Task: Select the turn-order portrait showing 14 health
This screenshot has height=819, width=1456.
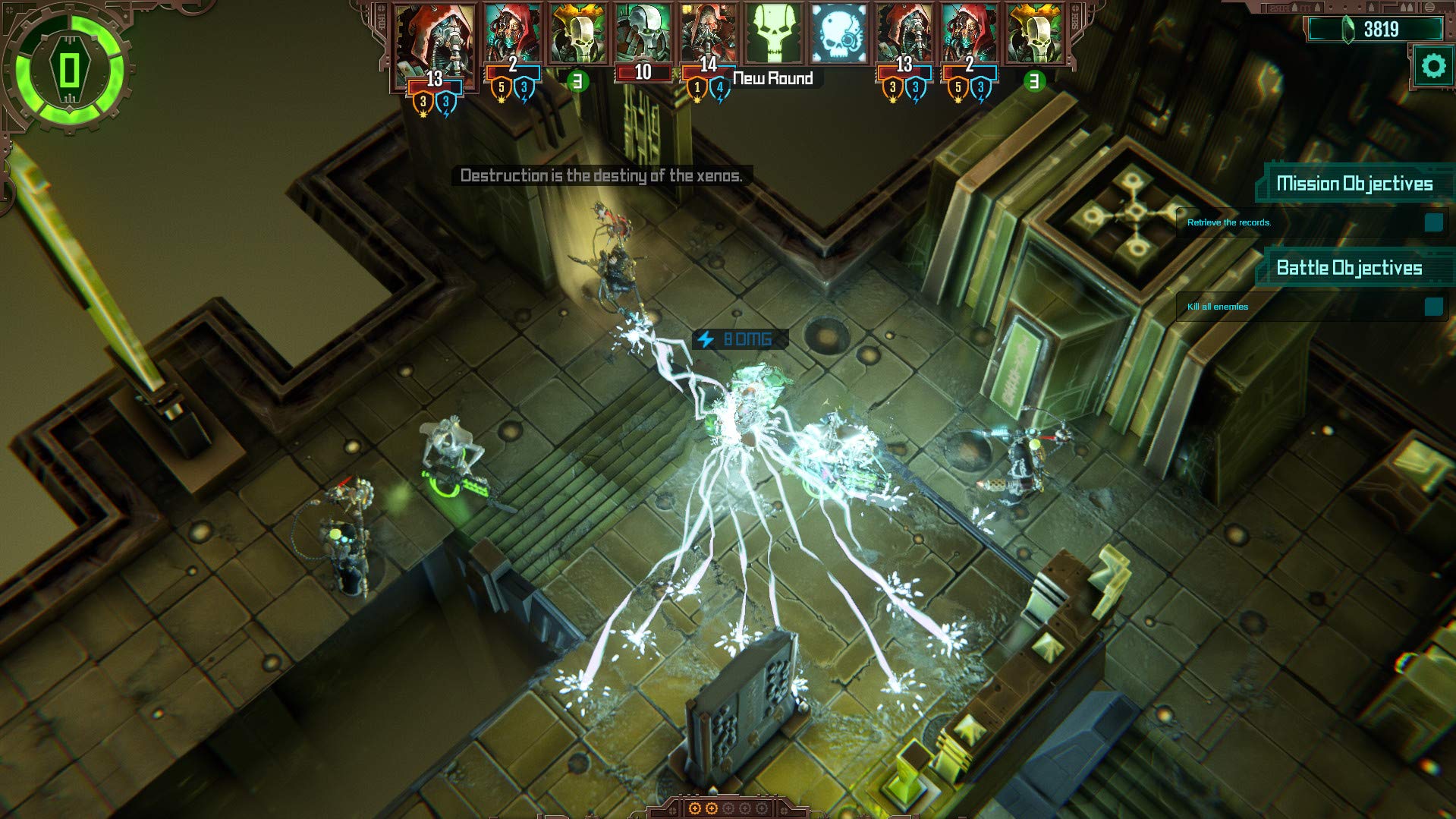Action: (x=707, y=36)
